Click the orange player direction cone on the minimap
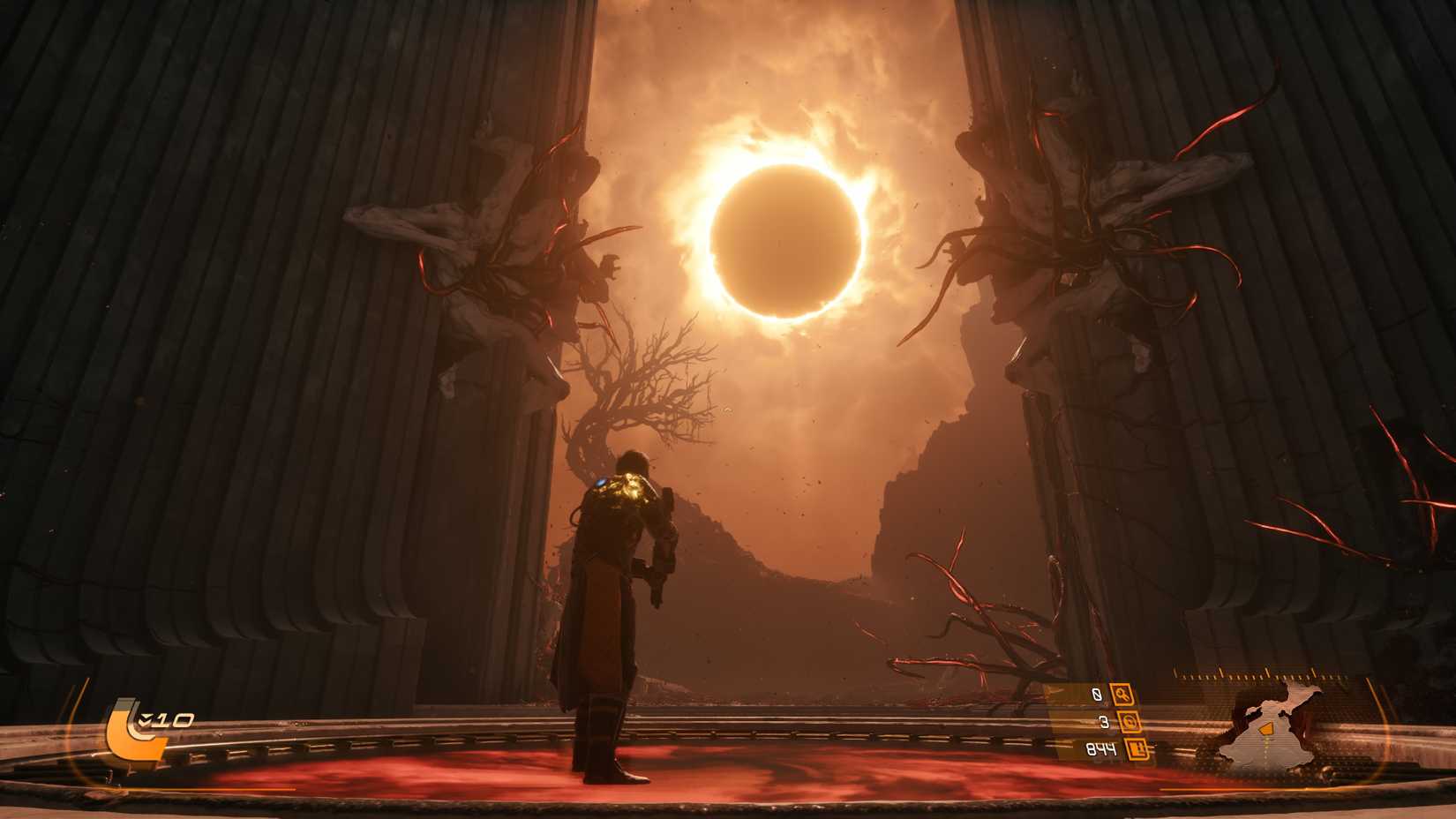The width and height of the screenshot is (1456, 819). coord(1265,729)
